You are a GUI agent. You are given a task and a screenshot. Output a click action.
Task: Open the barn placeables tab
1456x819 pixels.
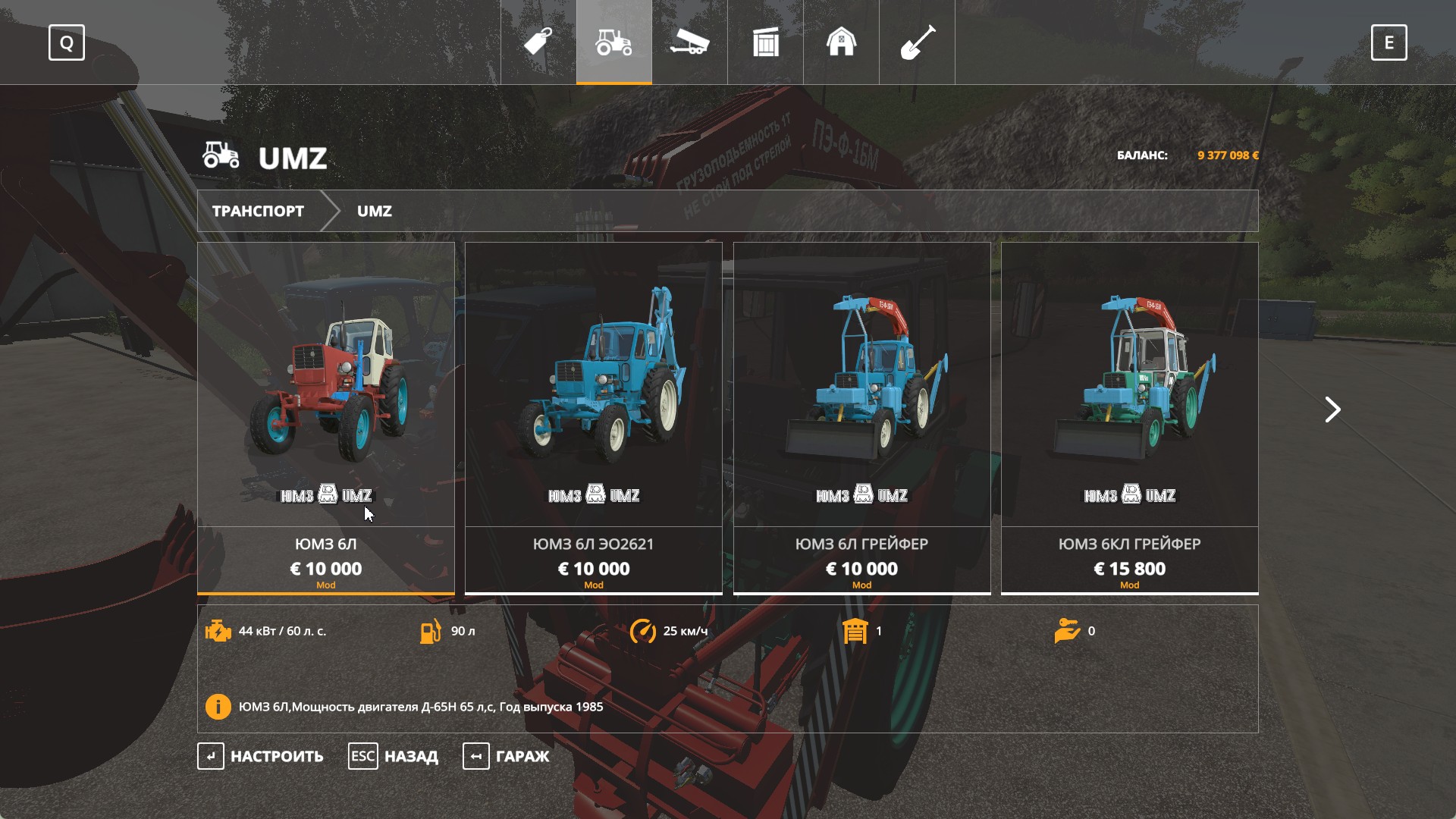point(842,42)
